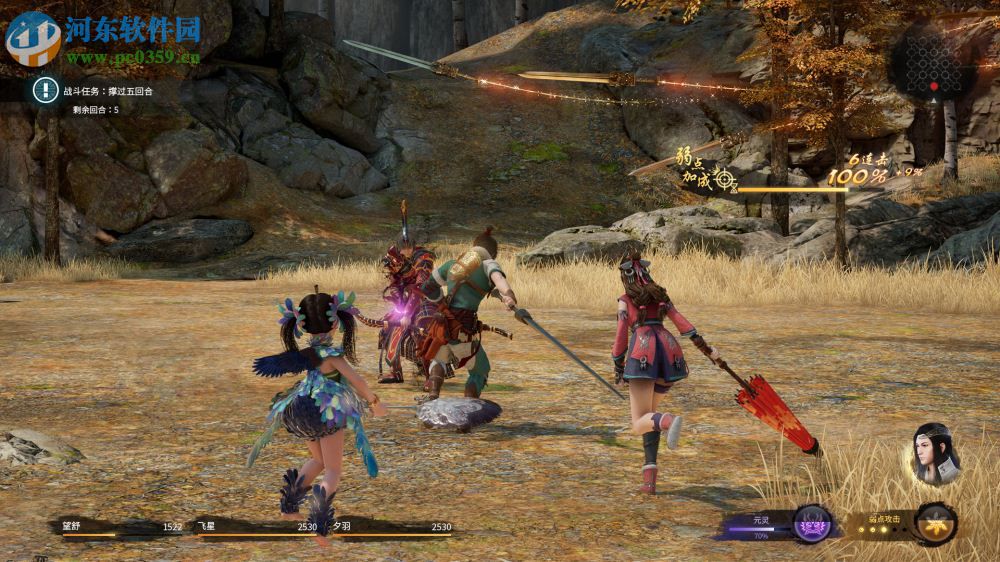This screenshot has height=562, width=1000.
Task: Activate the purple 元灵 spirit skill icon
Action: (812, 523)
